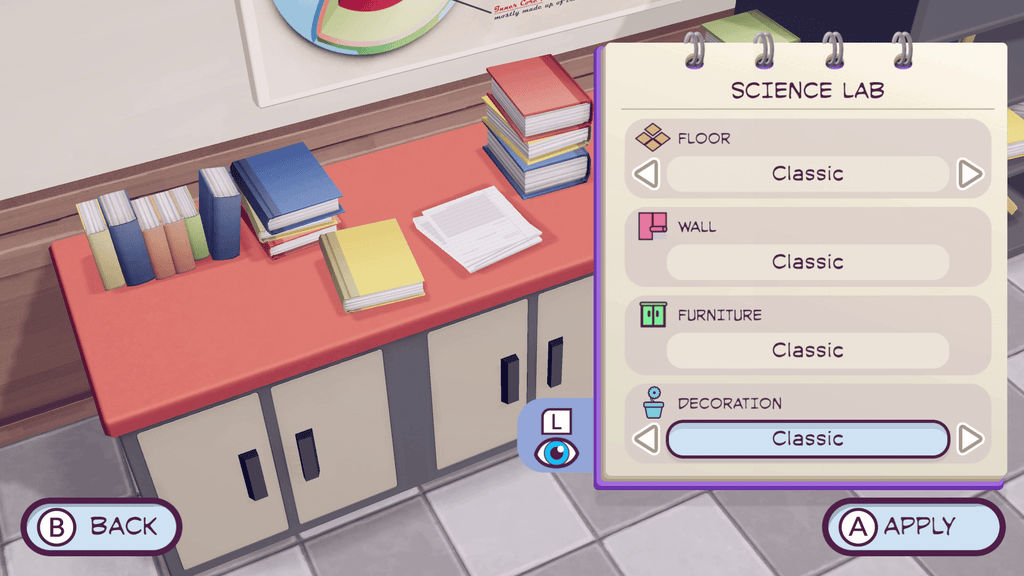Select previous Floor style with left arrow
This screenshot has height=576, width=1024.
[647, 174]
